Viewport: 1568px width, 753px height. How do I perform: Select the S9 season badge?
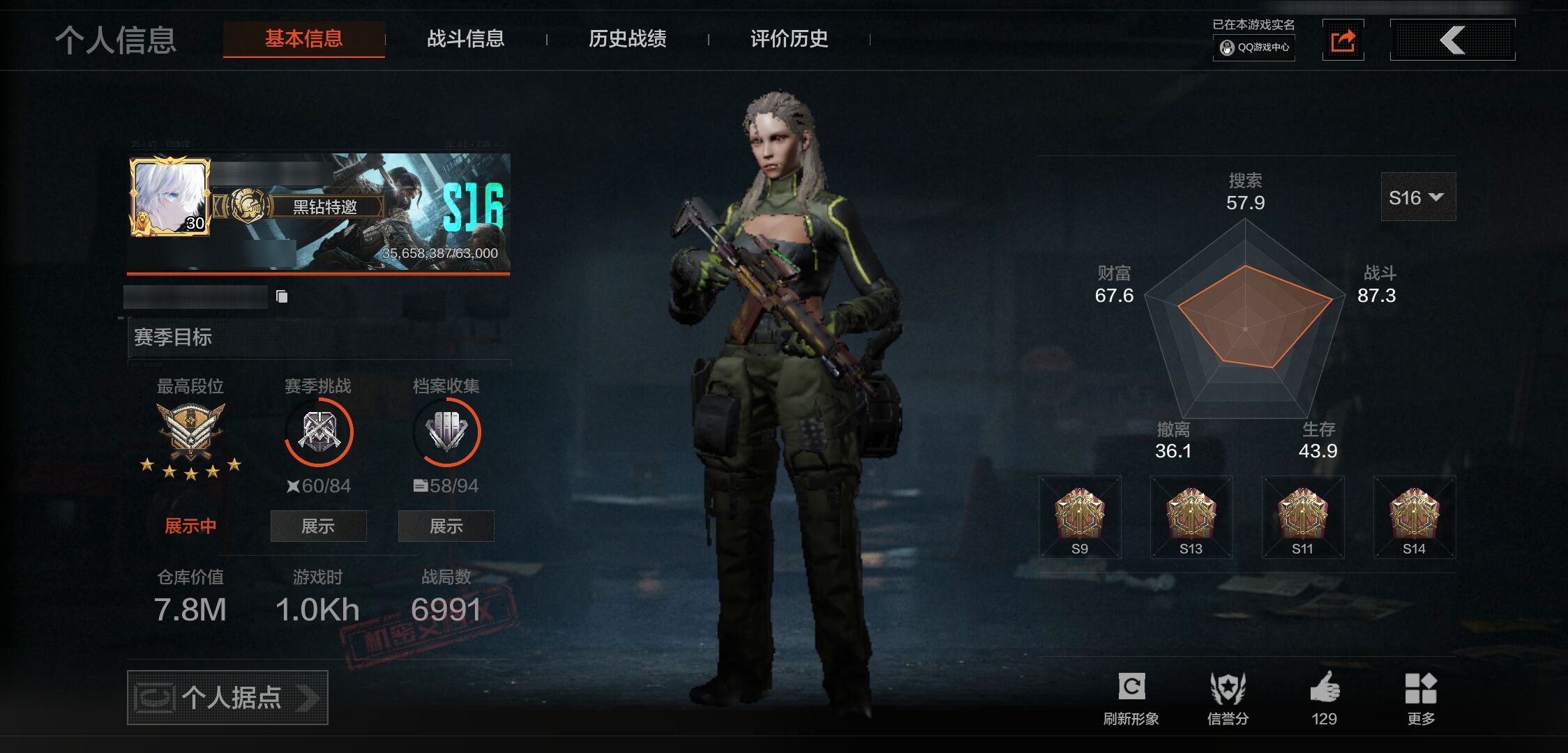click(1079, 517)
